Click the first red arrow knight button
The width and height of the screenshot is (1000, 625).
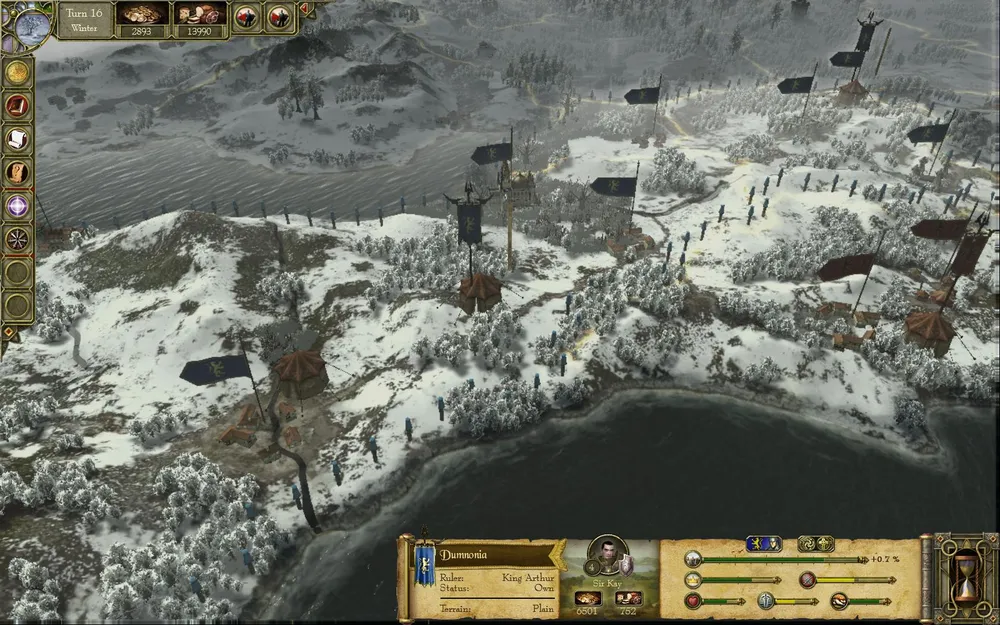(x=246, y=17)
